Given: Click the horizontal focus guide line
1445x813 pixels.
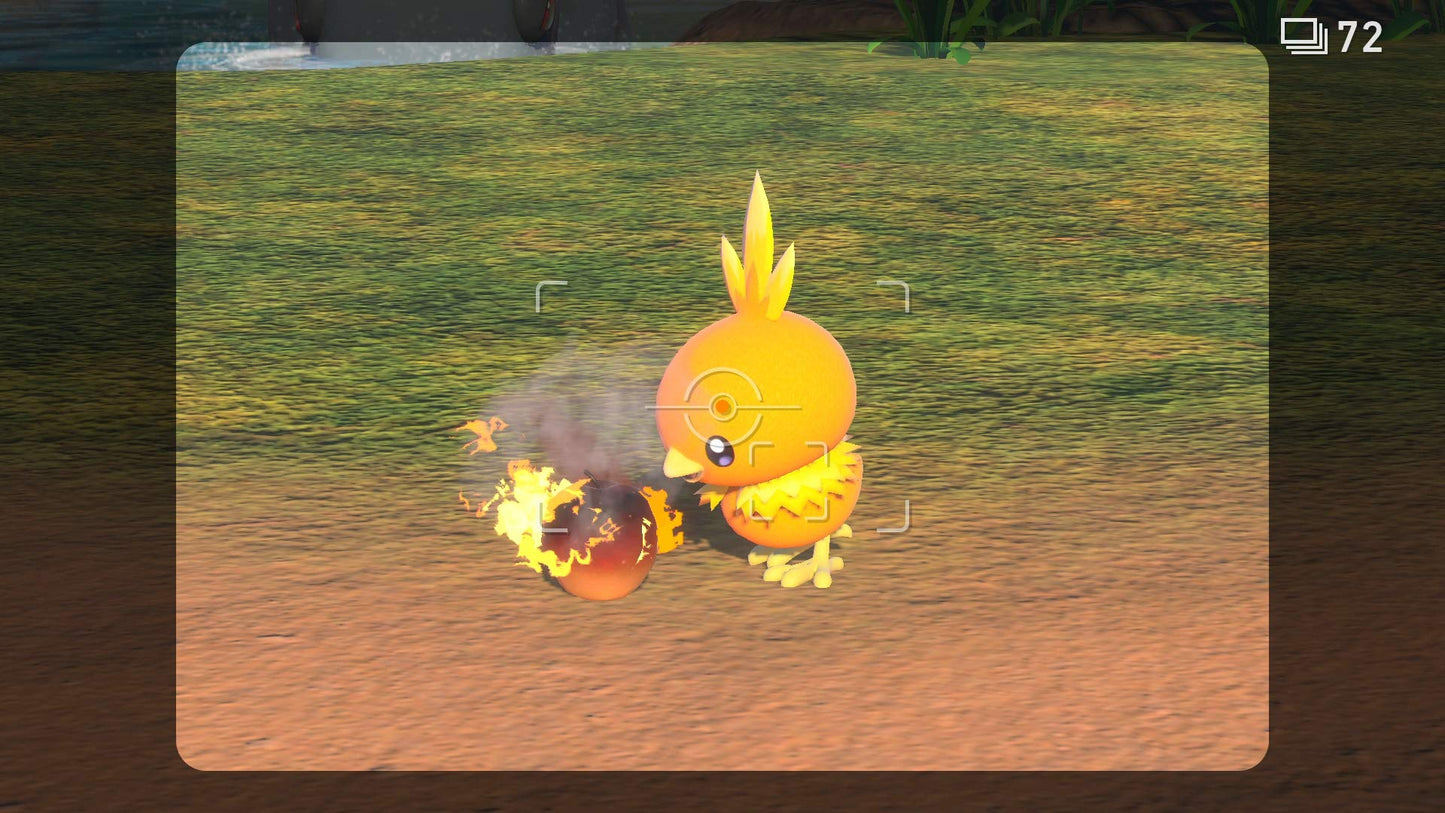Looking at the screenshot, I should pos(780,408).
